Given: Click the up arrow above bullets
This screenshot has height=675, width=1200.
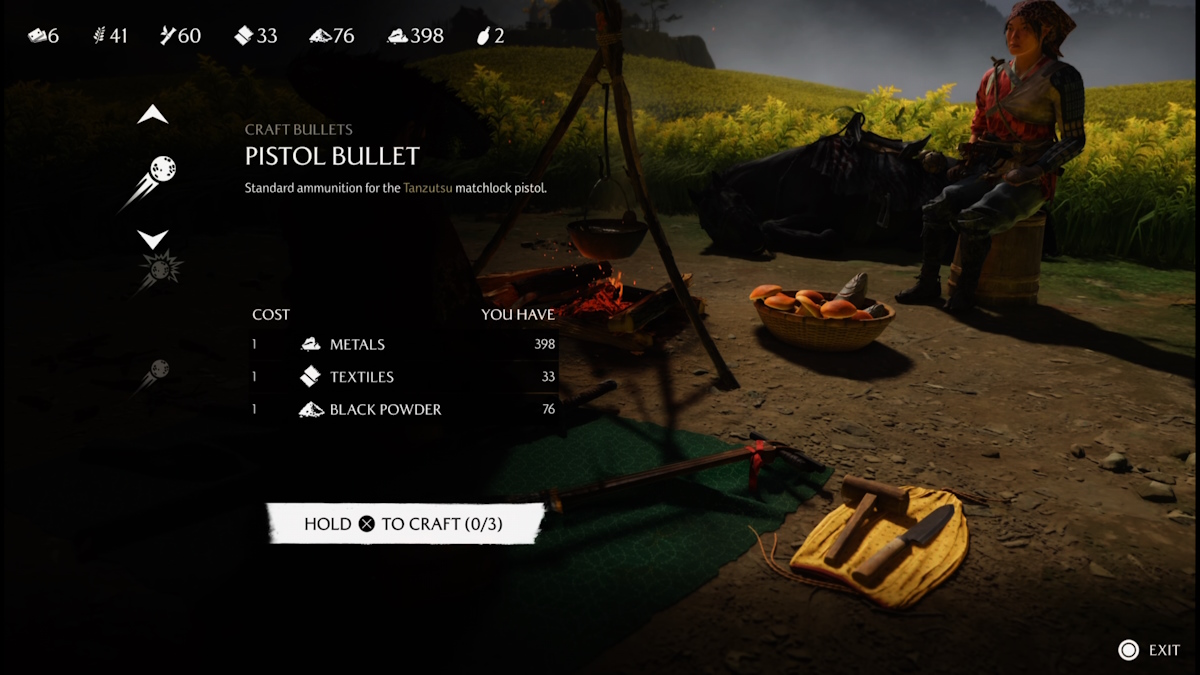Looking at the screenshot, I should pos(153,116).
